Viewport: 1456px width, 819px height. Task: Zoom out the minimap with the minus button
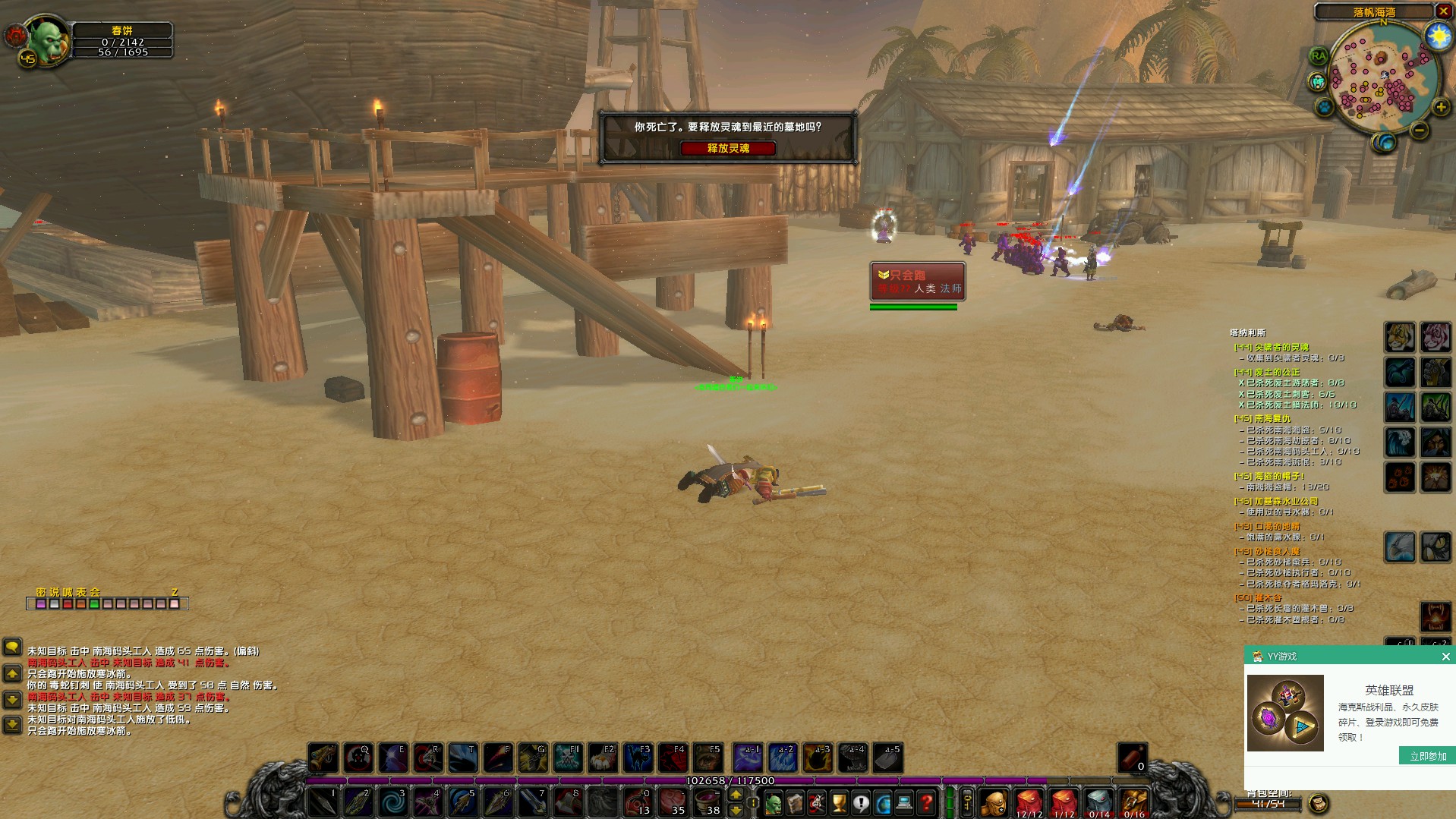point(1419,131)
